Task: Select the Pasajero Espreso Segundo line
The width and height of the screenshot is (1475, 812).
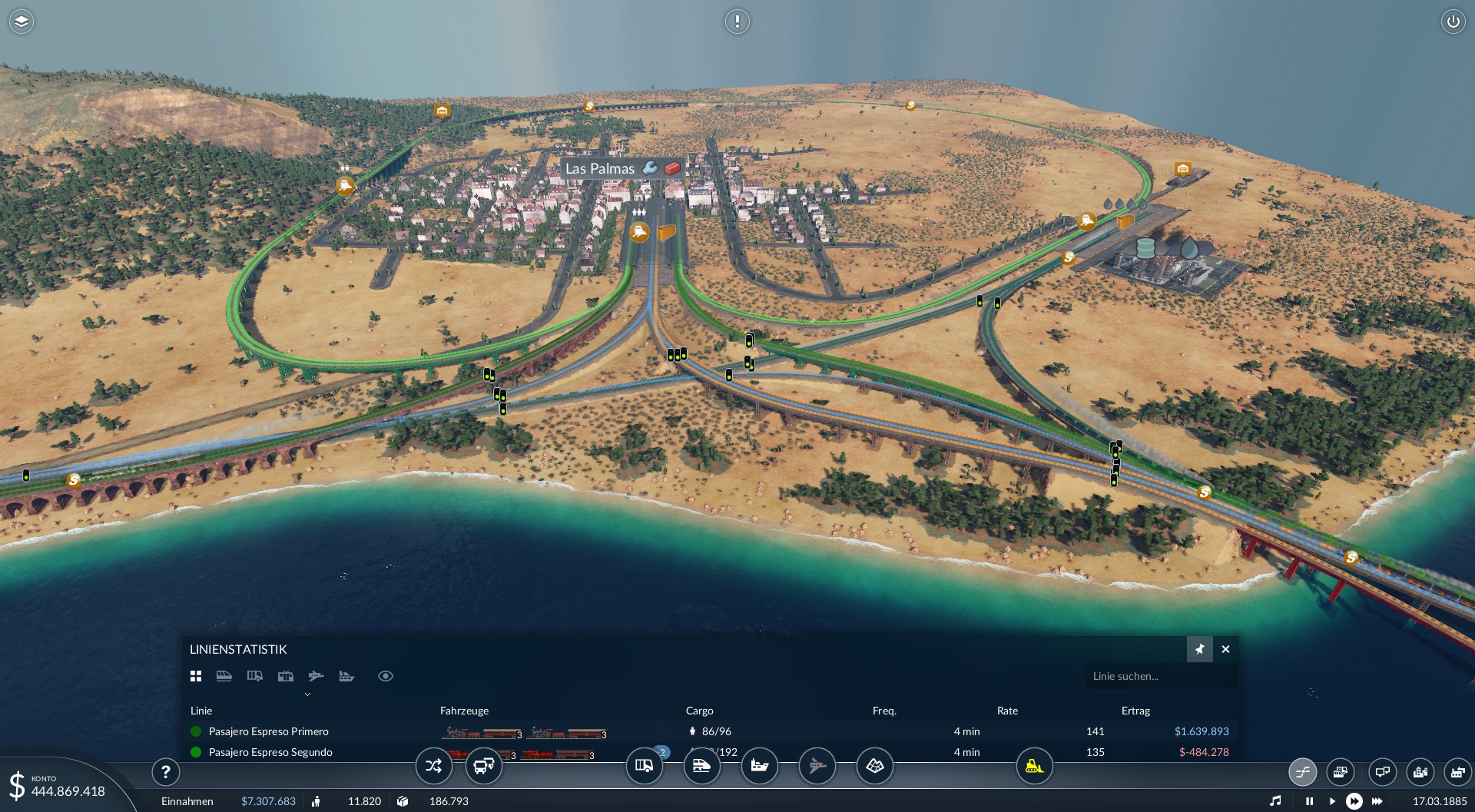Action: pos(270,752)
